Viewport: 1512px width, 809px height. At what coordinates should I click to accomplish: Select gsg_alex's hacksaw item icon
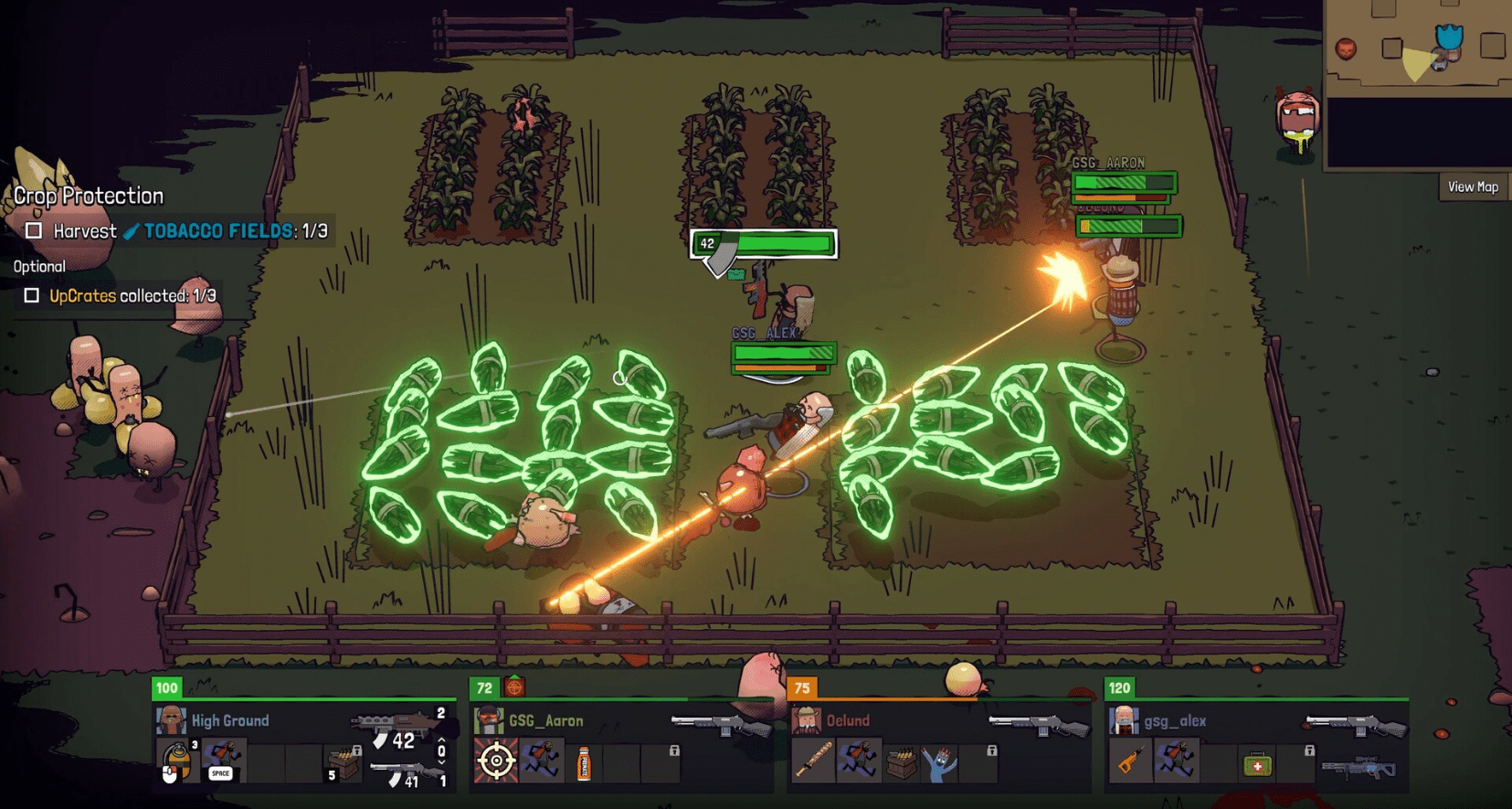point(1131,761)
